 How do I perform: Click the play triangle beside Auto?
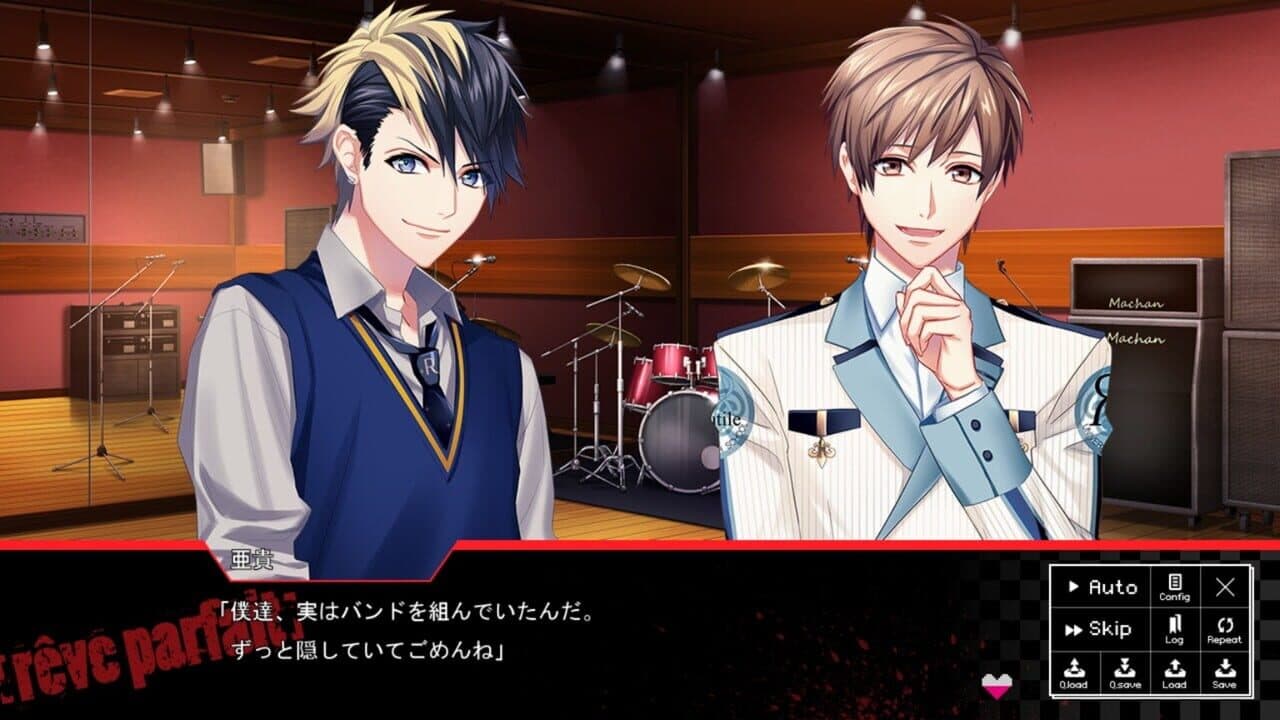1074,586
